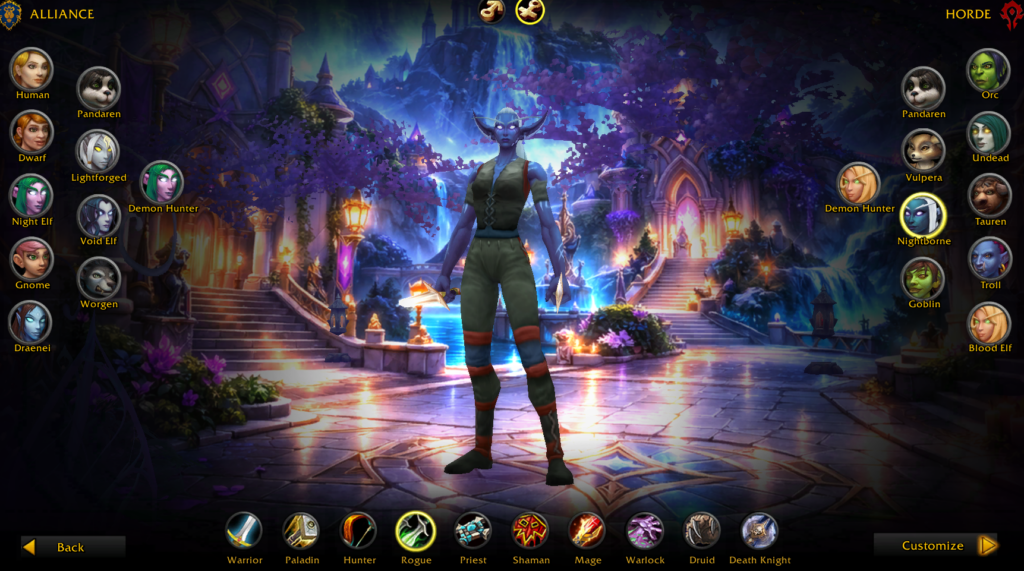Pick the Goblin race portrait
This screenshot has width=1024, height=571.
924,278
